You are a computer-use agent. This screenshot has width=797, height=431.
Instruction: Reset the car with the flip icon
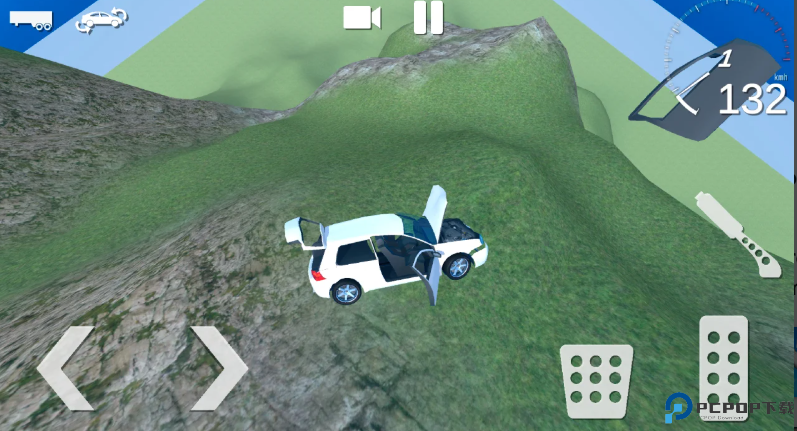click(101, 18)
